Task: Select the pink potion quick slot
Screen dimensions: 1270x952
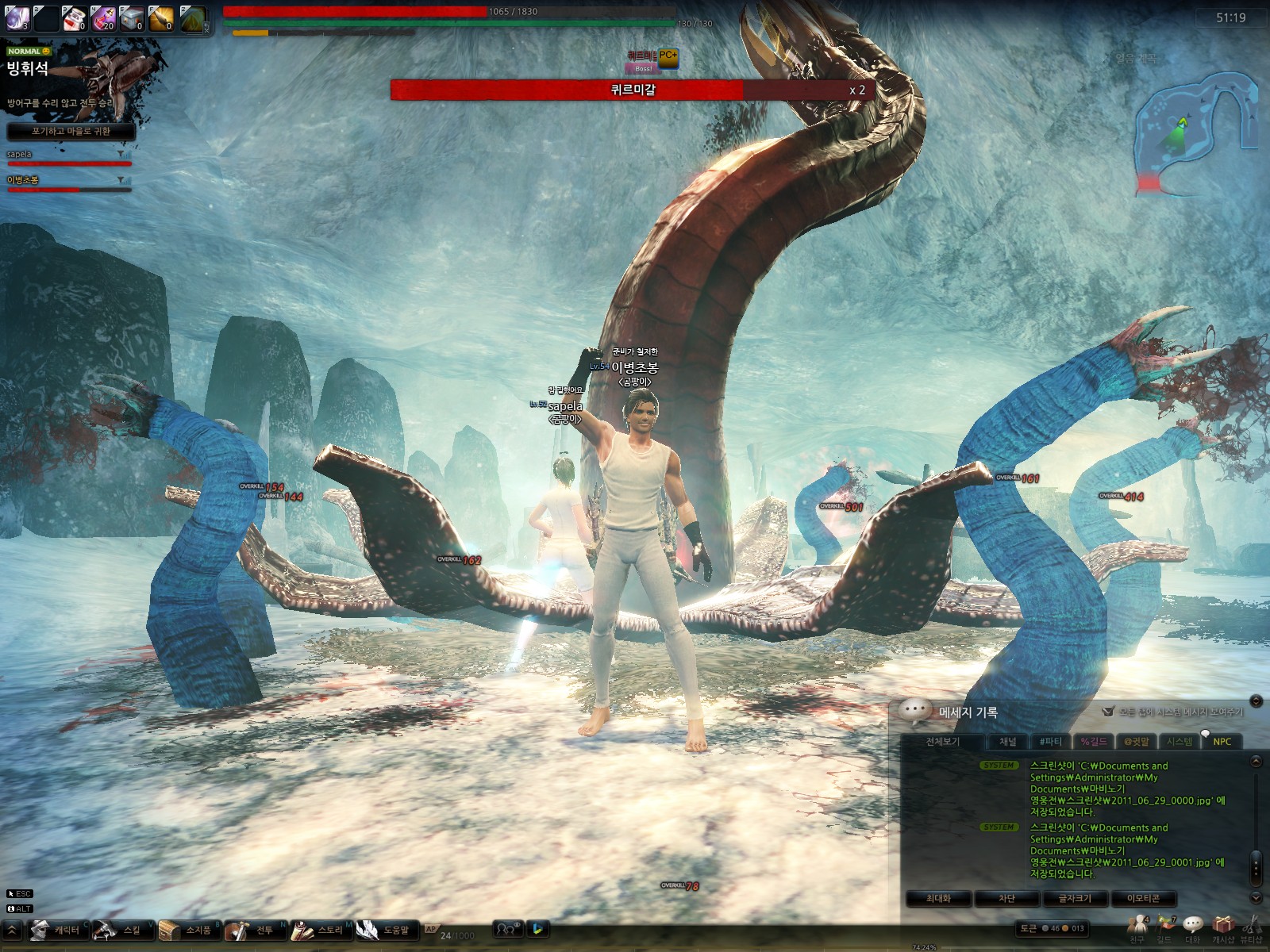Action: click(103, 18)
